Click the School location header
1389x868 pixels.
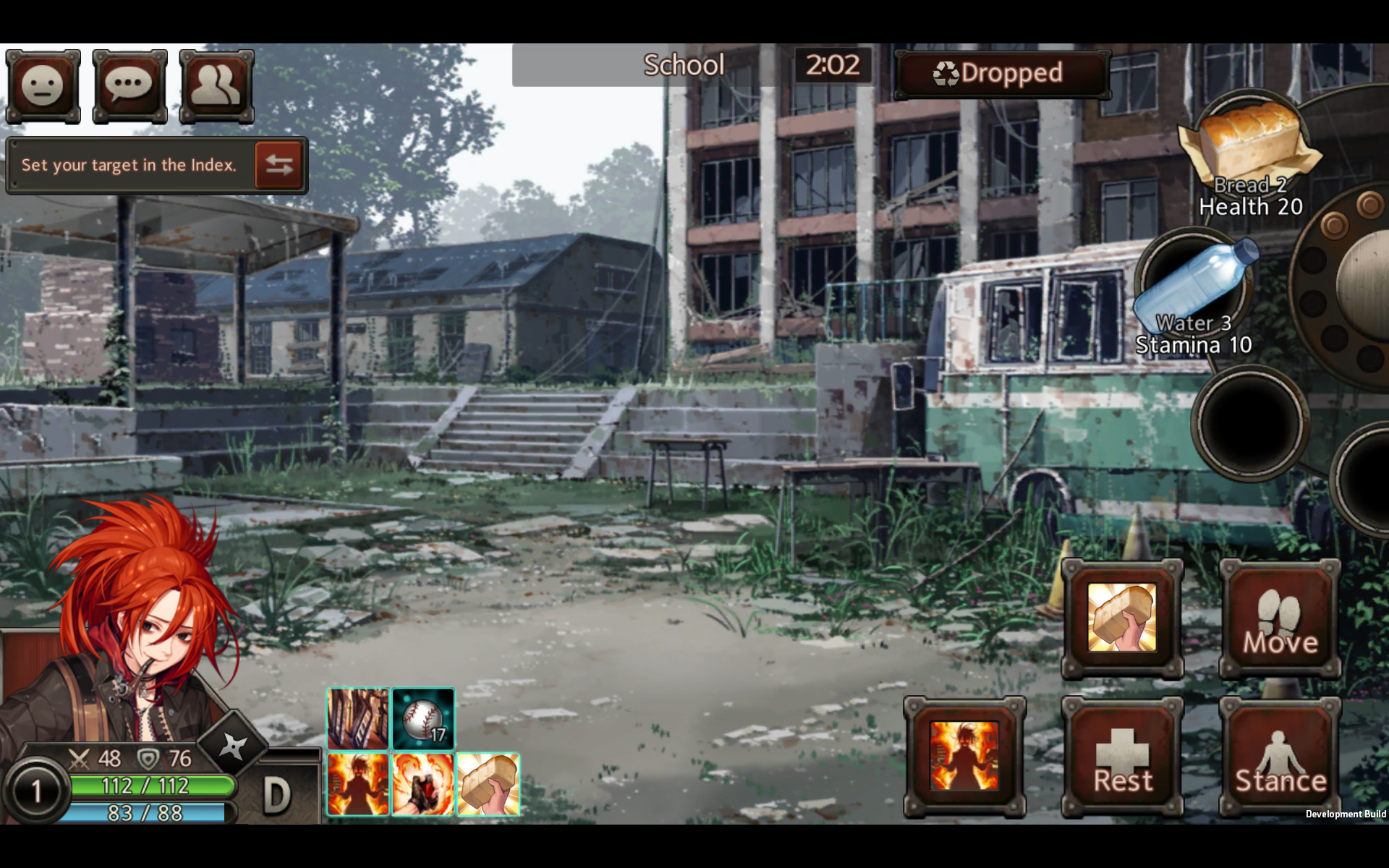point(683,65)
